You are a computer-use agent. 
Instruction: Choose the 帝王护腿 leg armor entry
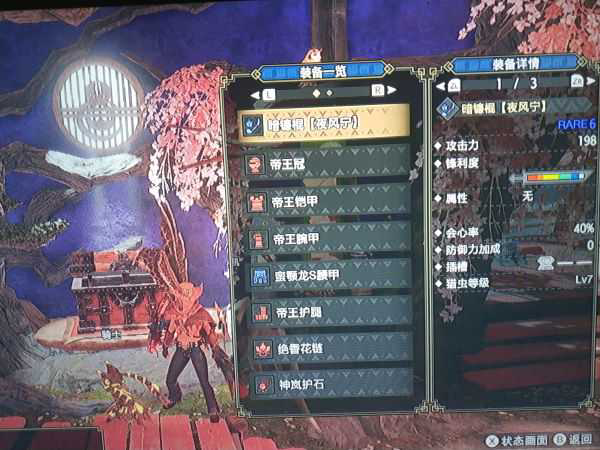tap(325, 313)
